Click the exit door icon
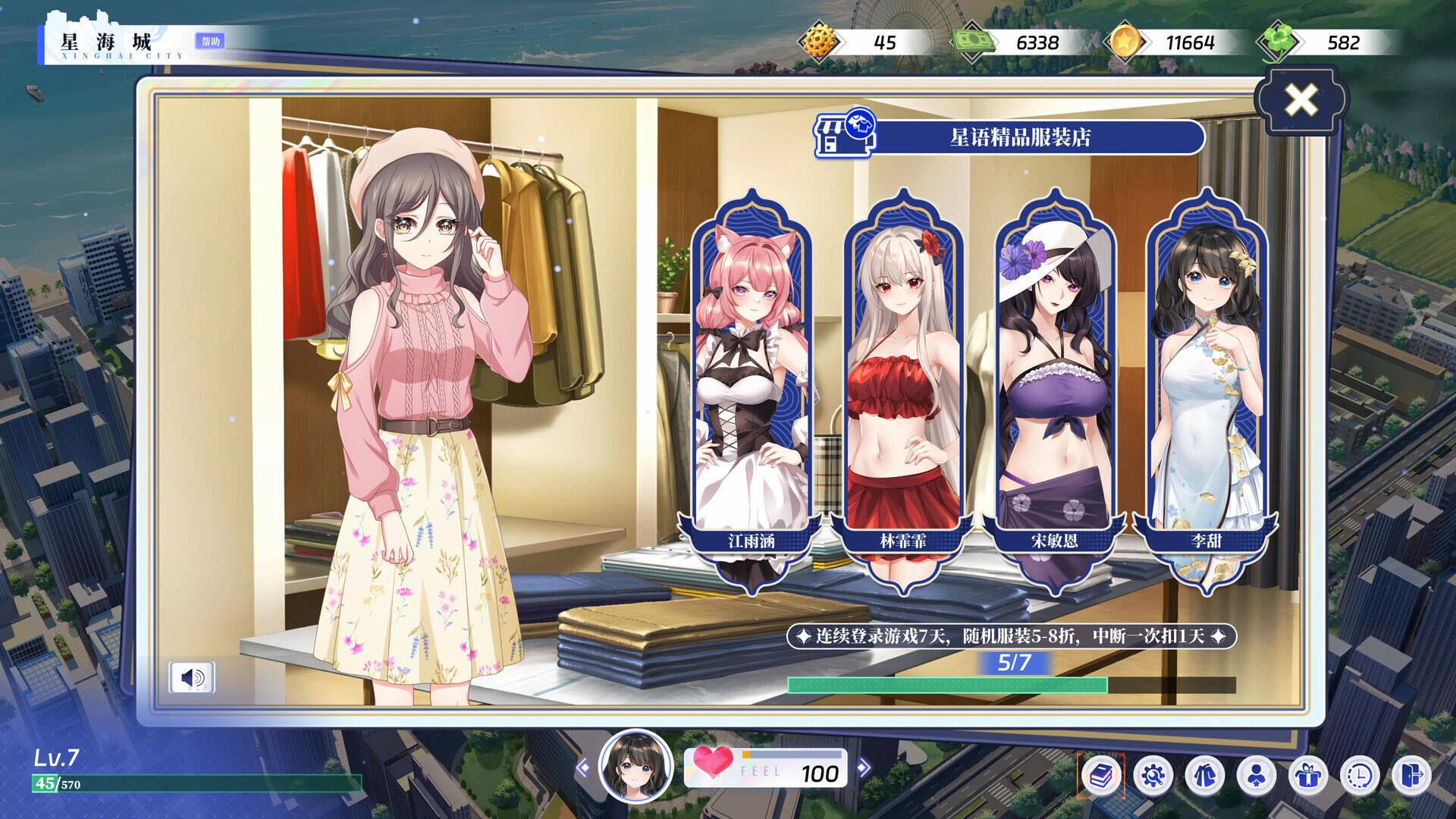The width and height of the screenshot is (1456, 819). 1411,776
